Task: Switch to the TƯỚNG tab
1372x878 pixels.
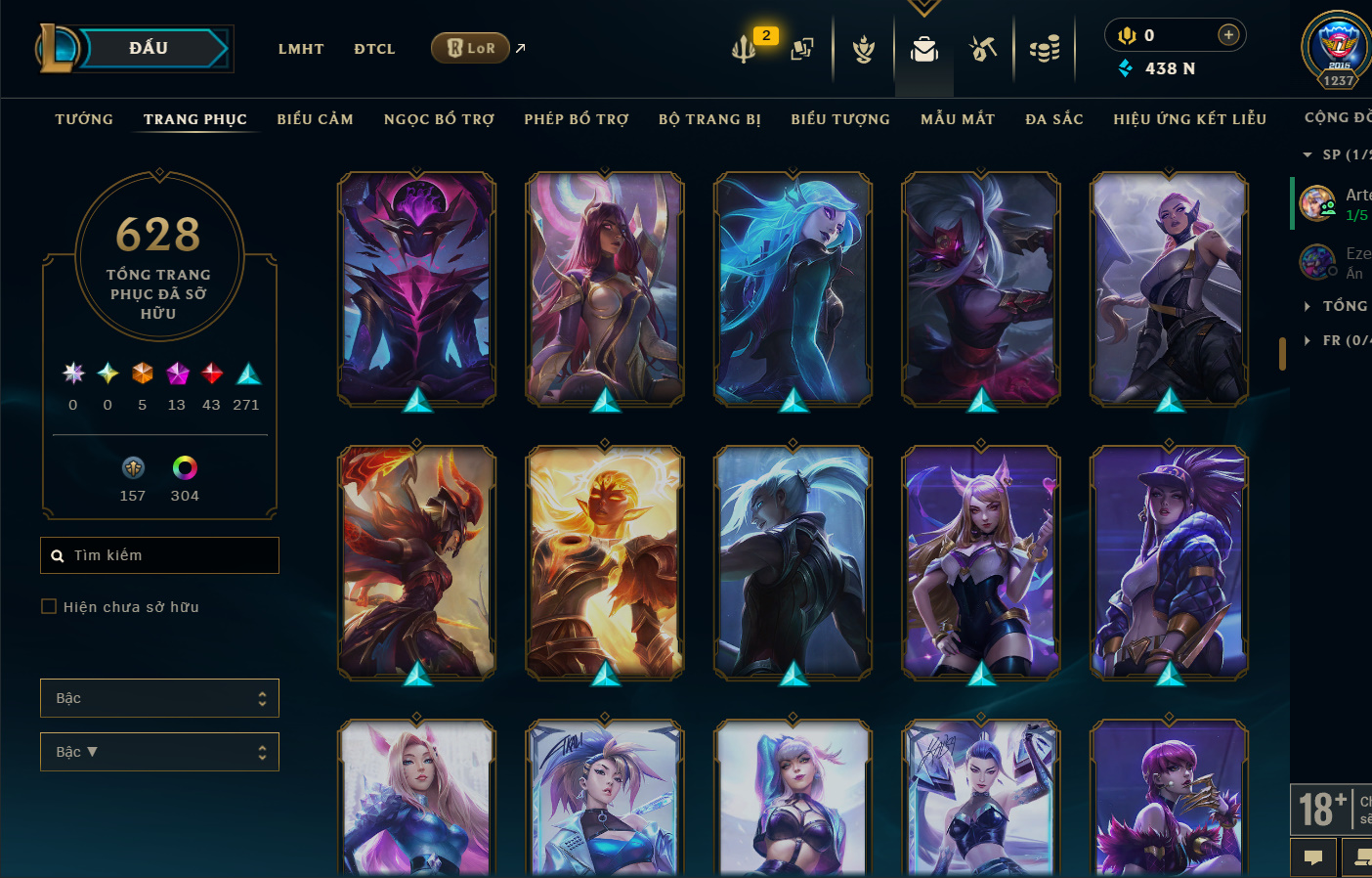Action: click(84, 119)
